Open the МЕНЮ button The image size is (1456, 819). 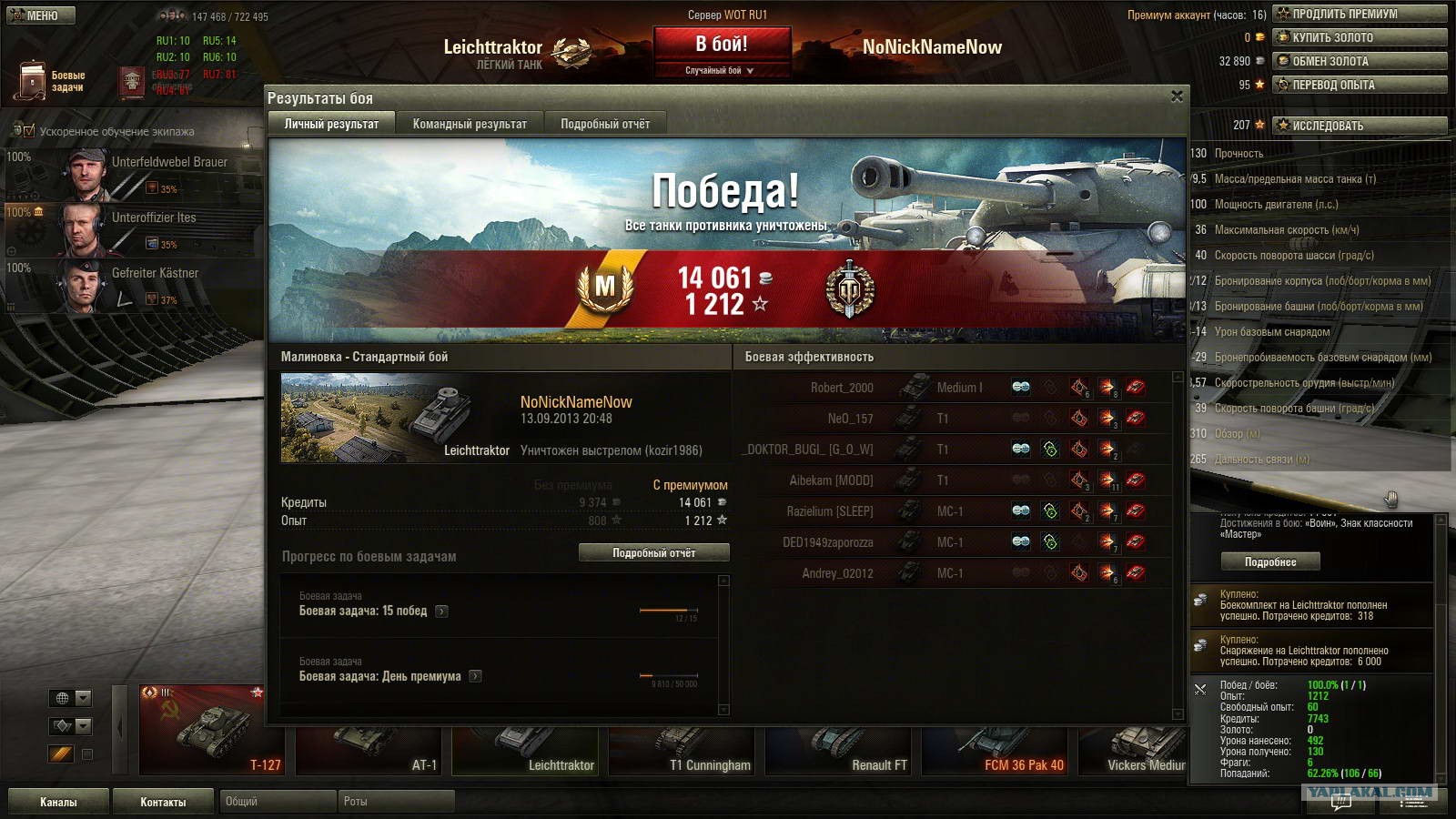41,15
